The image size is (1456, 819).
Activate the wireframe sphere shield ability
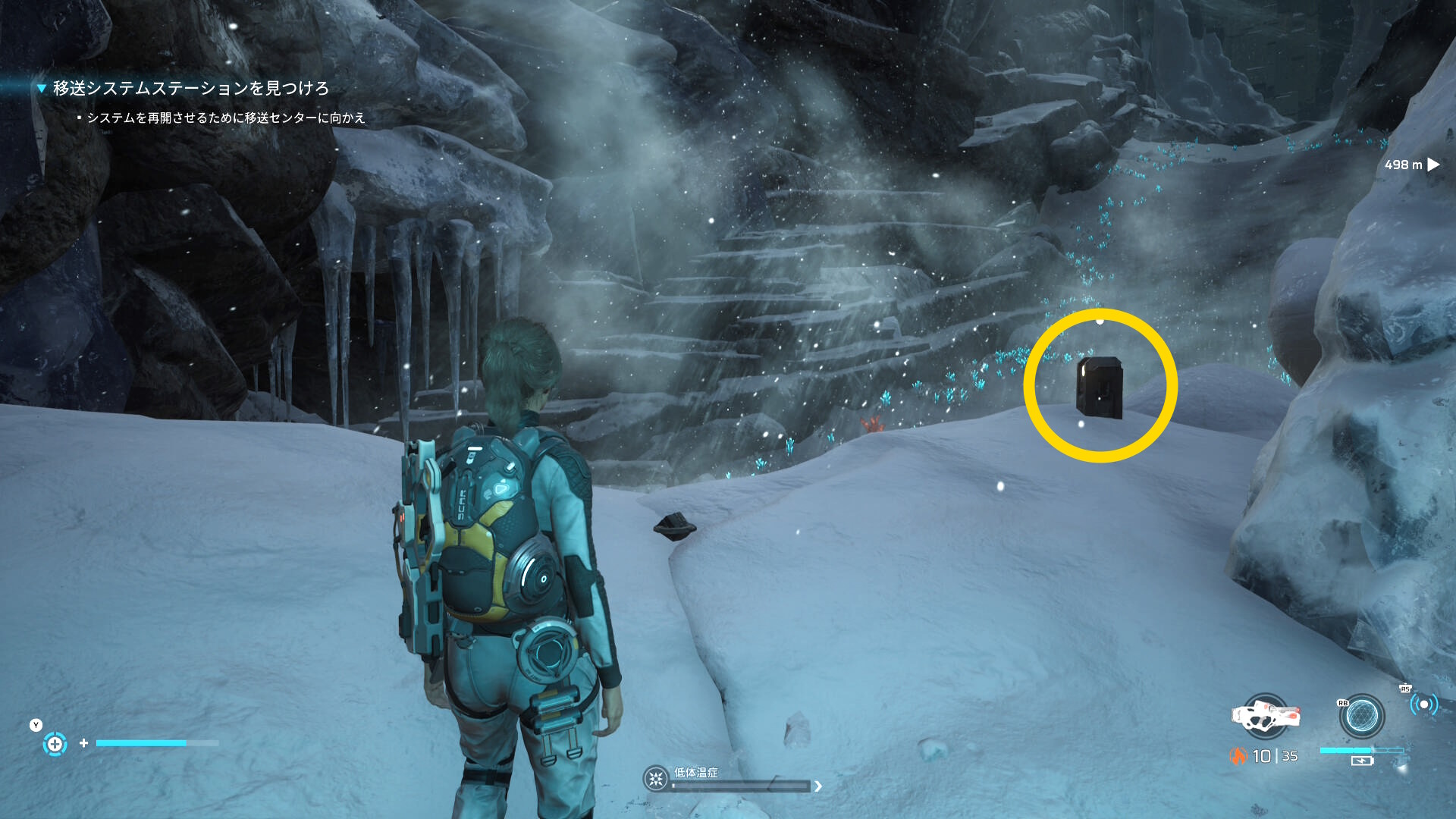click(x=1361, y=715)
